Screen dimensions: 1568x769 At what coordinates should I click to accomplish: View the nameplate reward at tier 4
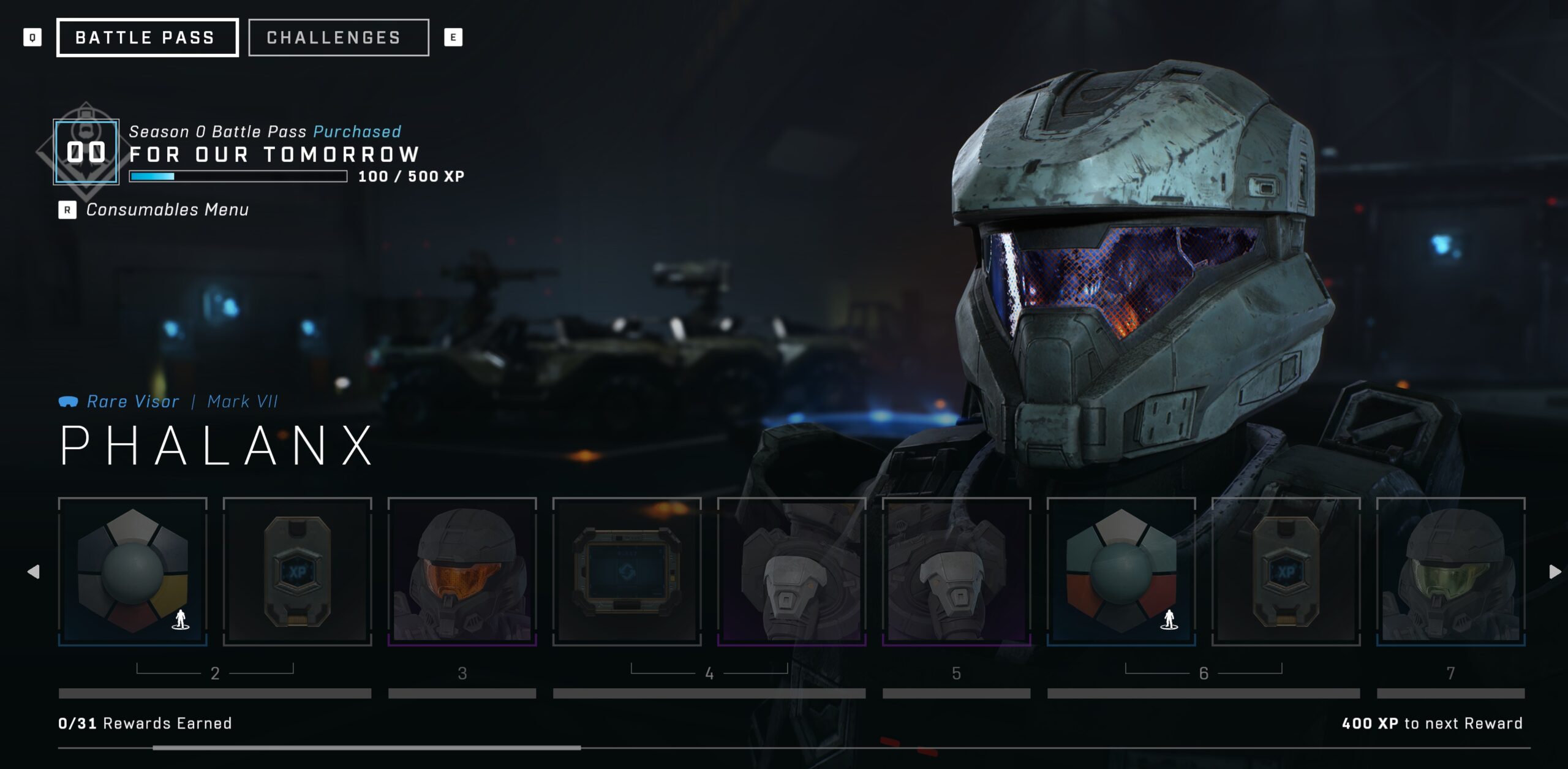pos(628,573)
